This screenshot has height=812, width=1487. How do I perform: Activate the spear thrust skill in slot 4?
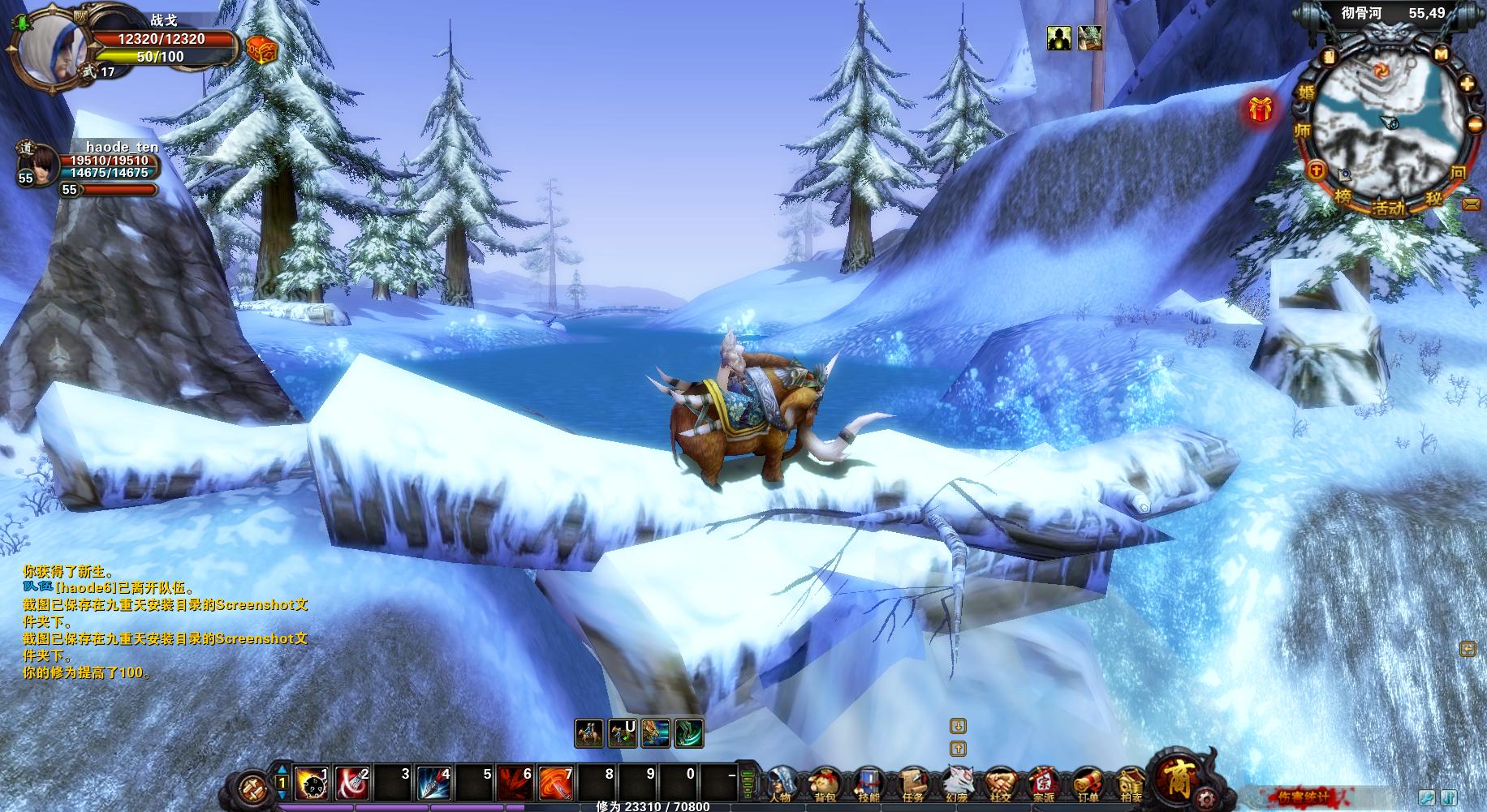tap(433, 784)
